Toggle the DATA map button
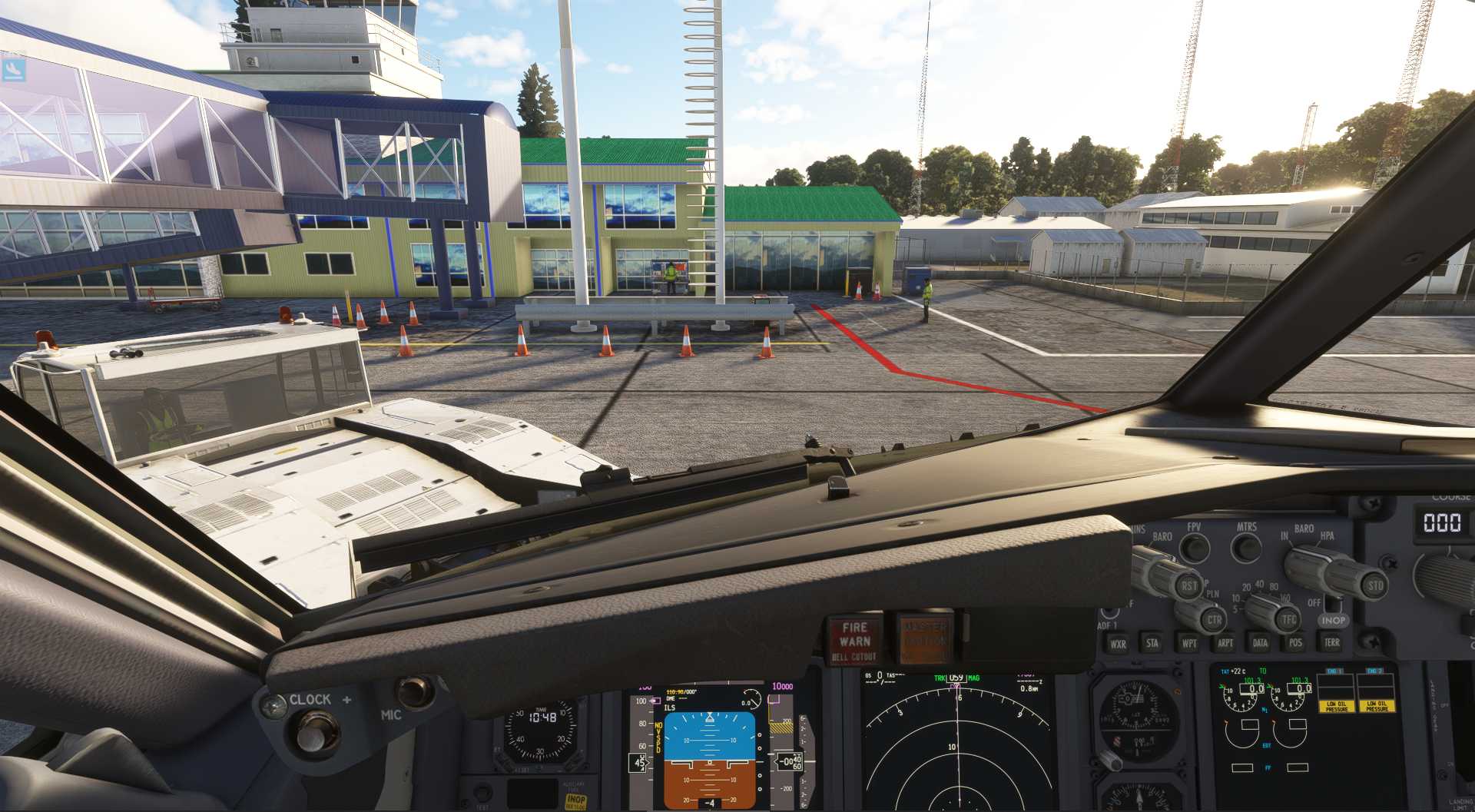This screenshot has width=1475, height=812. pyautogui.click(x=1261, y=642)
